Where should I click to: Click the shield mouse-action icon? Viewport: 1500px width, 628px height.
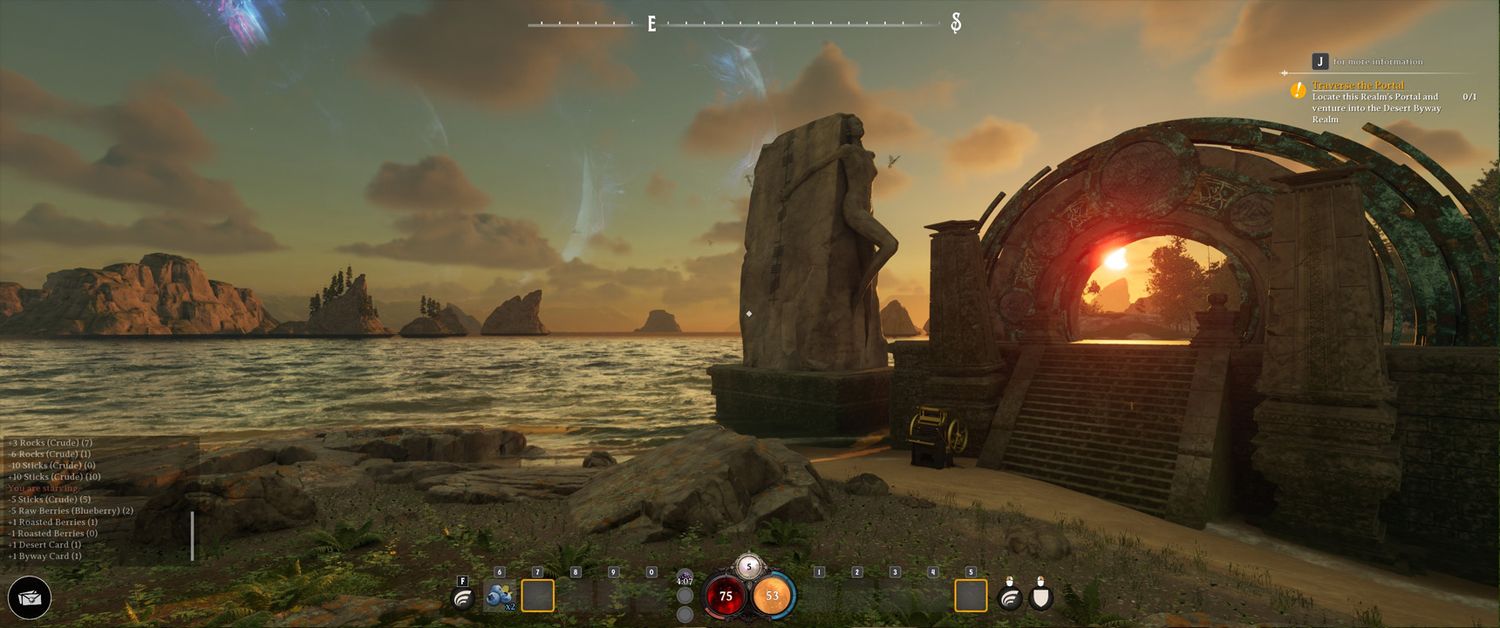[1042, 596]
